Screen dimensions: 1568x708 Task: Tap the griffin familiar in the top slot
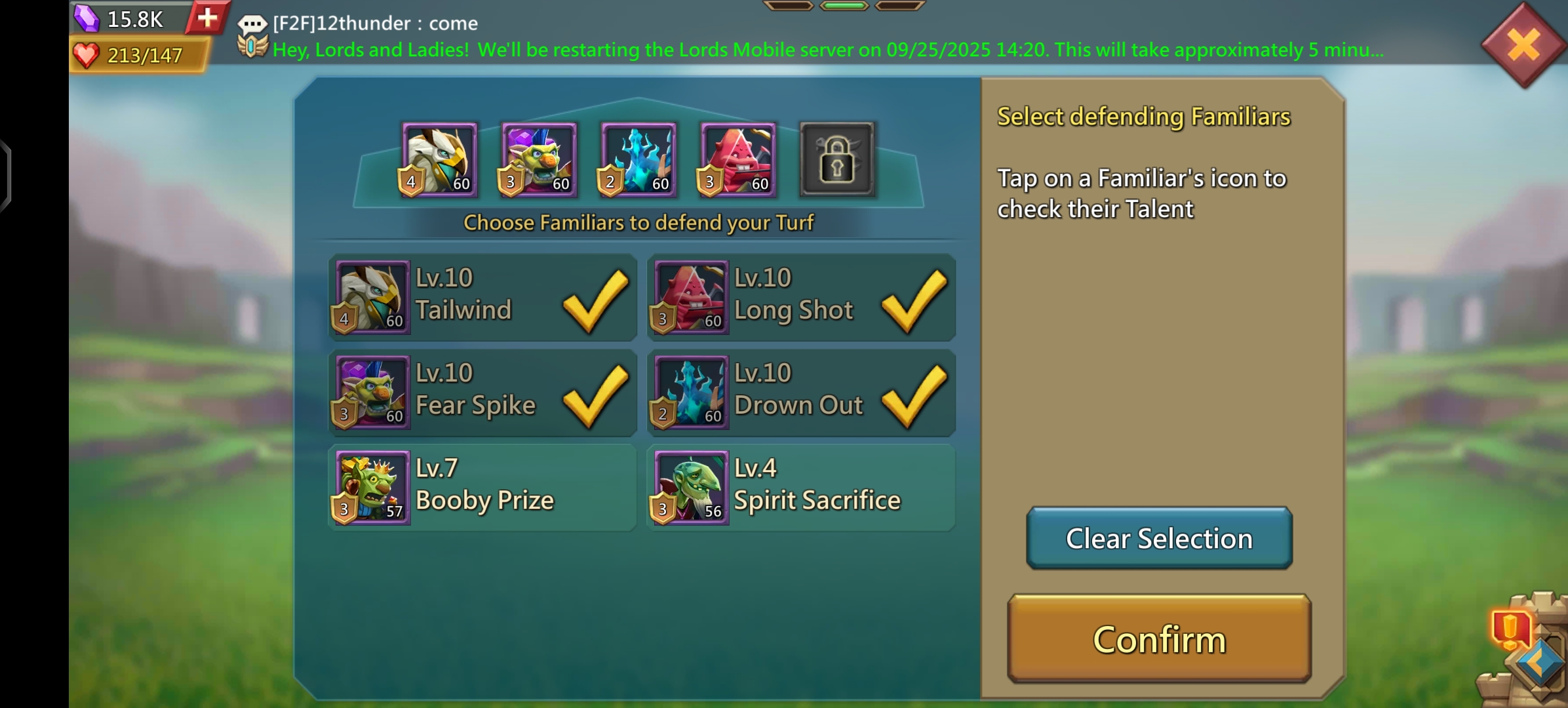439,160
